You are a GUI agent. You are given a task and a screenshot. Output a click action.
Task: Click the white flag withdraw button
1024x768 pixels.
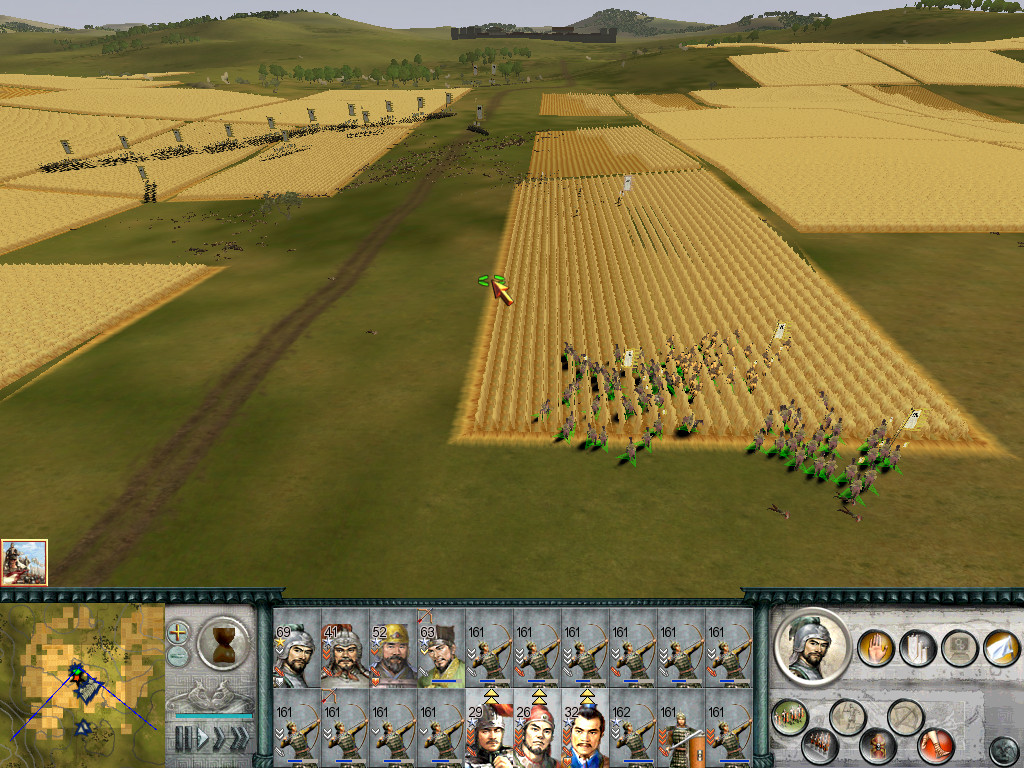pyautogui.click(x=1001, y=648)
